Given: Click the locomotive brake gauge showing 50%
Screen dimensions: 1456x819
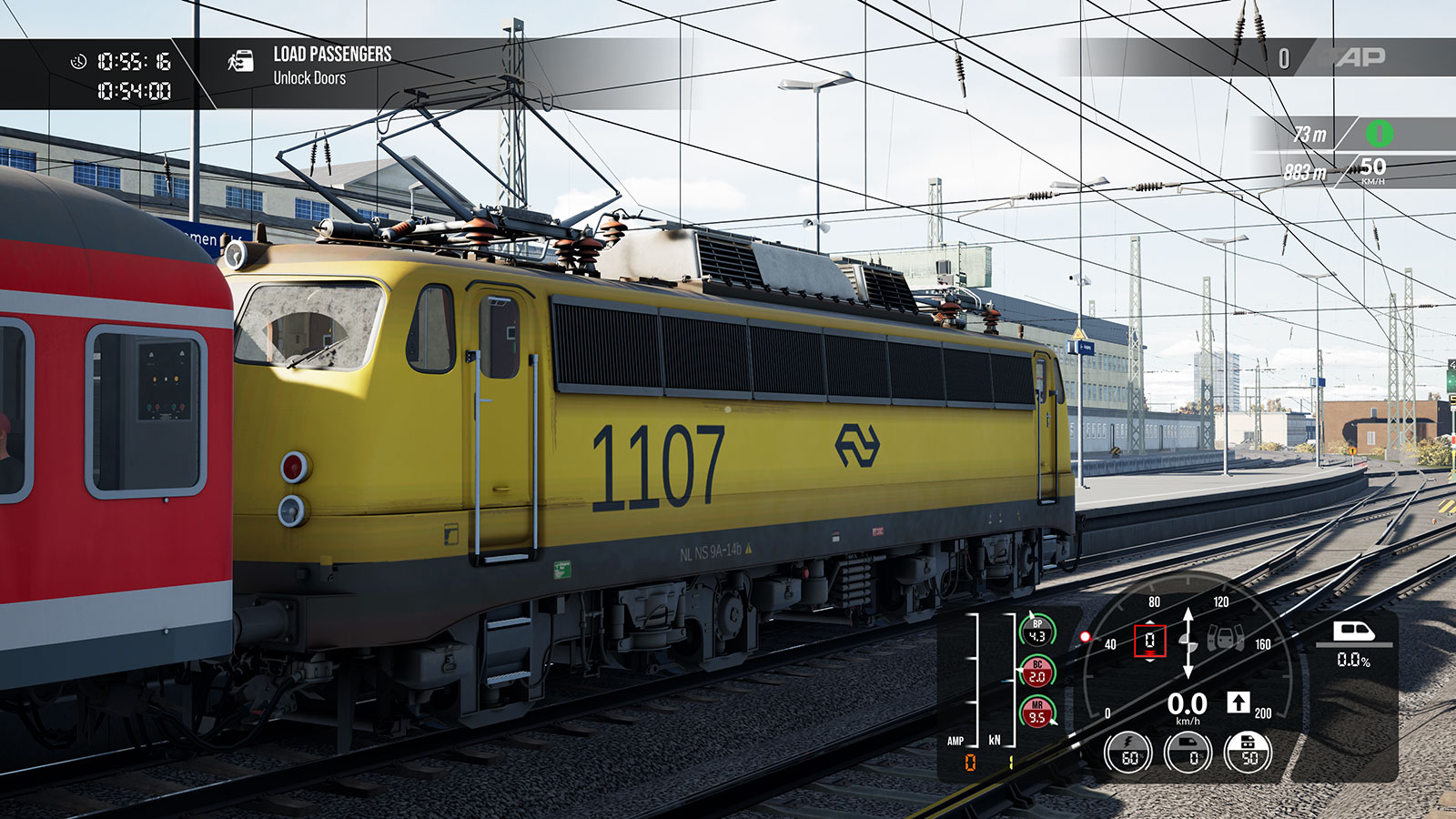Looking at the screenshot, I should (x=1249, y=753).
